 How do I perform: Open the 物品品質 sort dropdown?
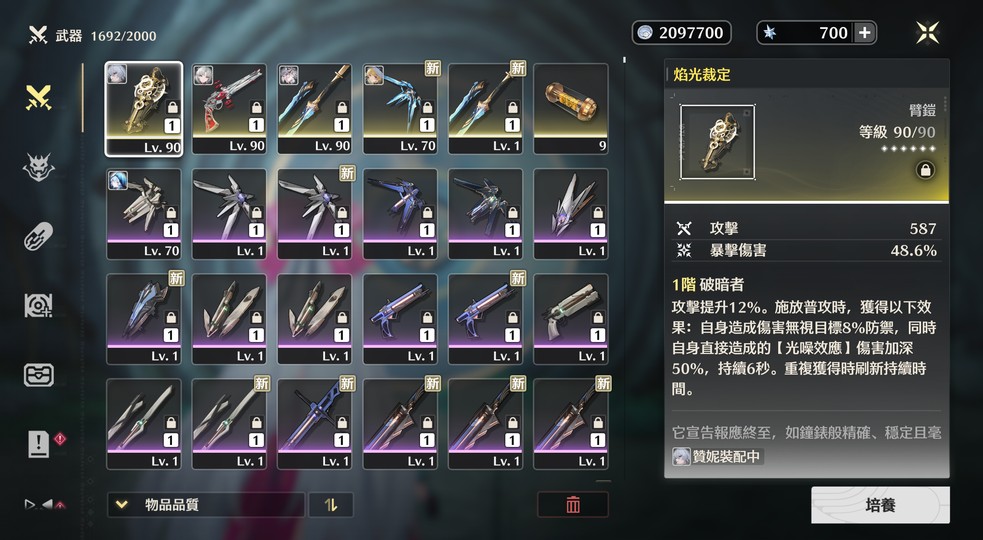click(206, 505)
